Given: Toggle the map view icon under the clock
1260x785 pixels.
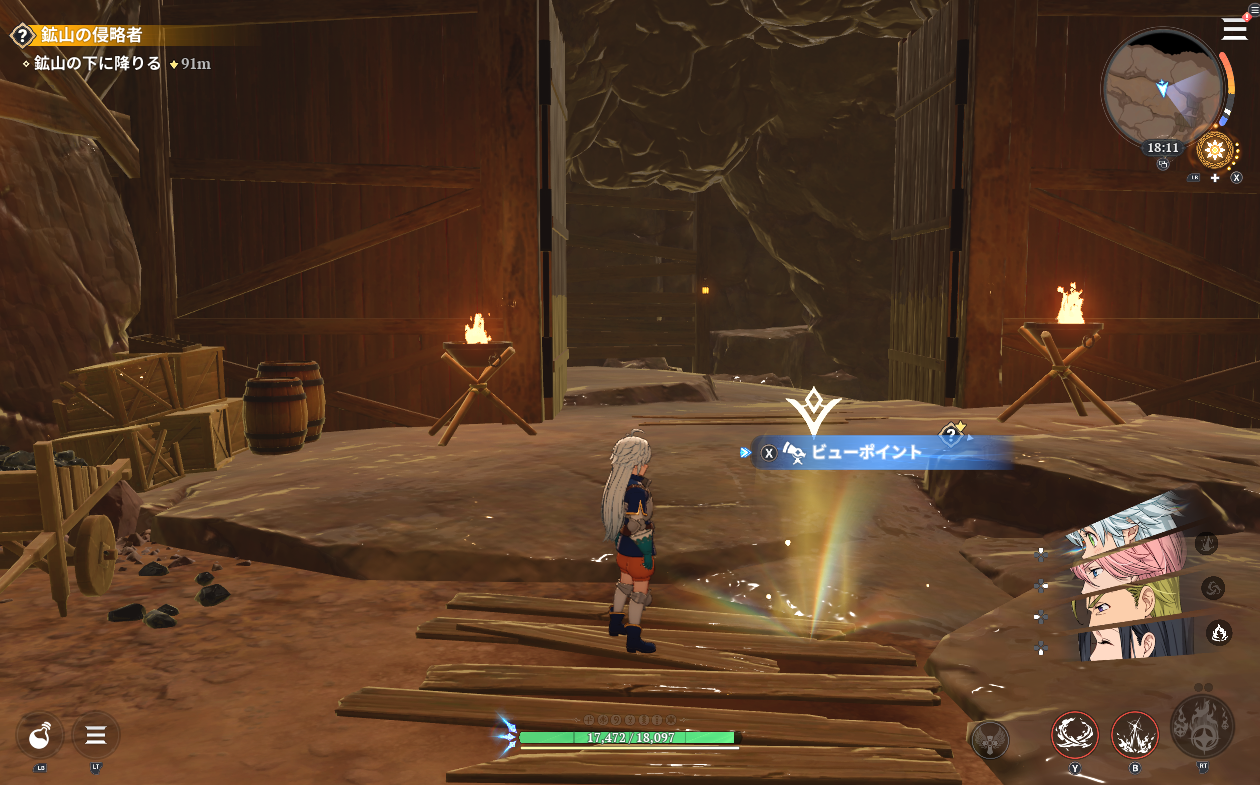Looking at the screenshot, I should [x=1163, y=166].
